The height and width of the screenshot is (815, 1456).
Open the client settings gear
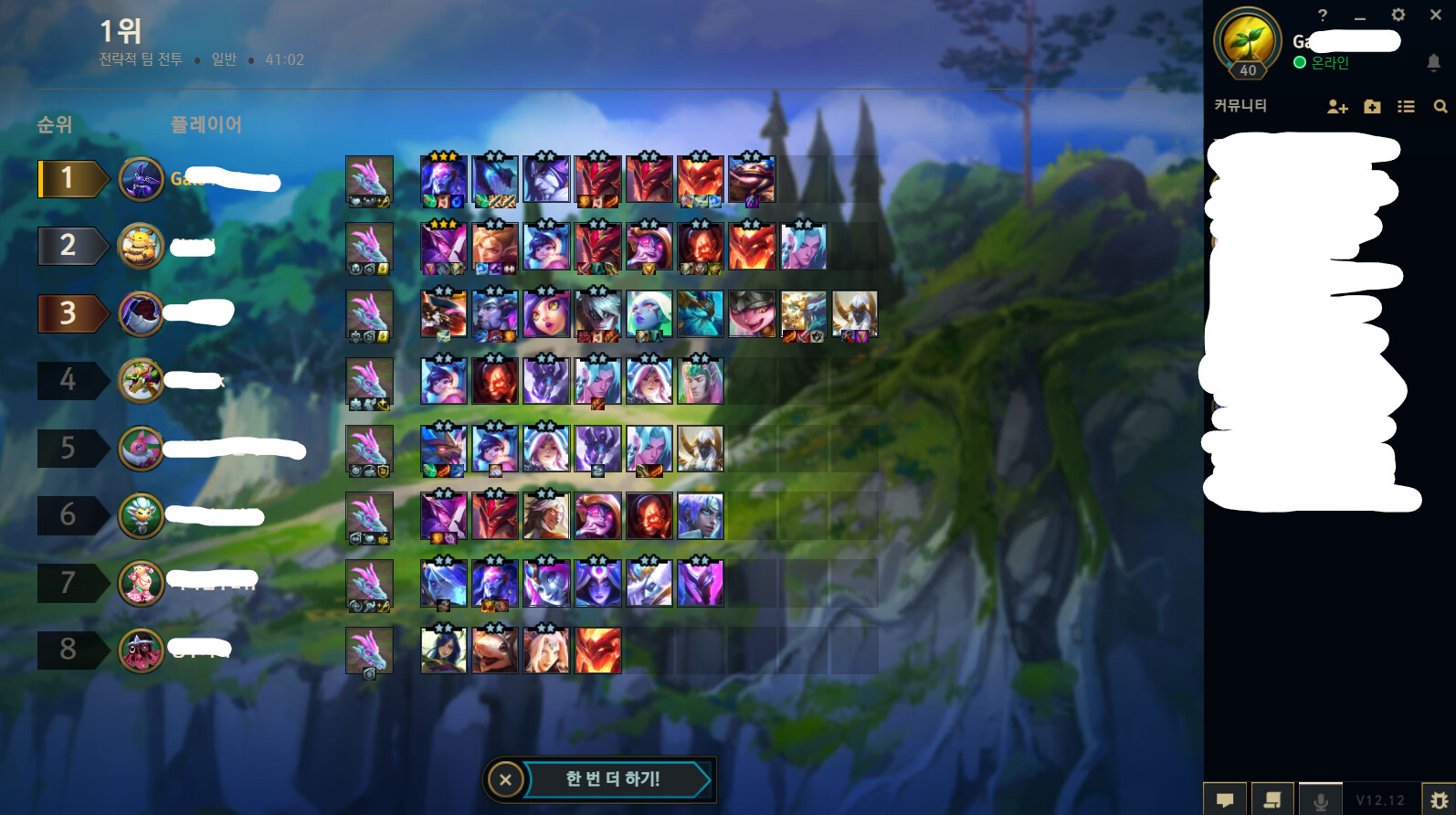click(1398, 15)
